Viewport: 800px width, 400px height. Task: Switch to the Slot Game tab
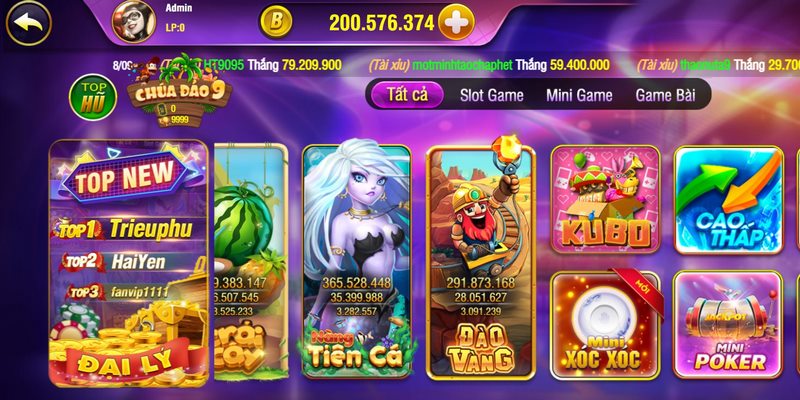tap(491, 96)
